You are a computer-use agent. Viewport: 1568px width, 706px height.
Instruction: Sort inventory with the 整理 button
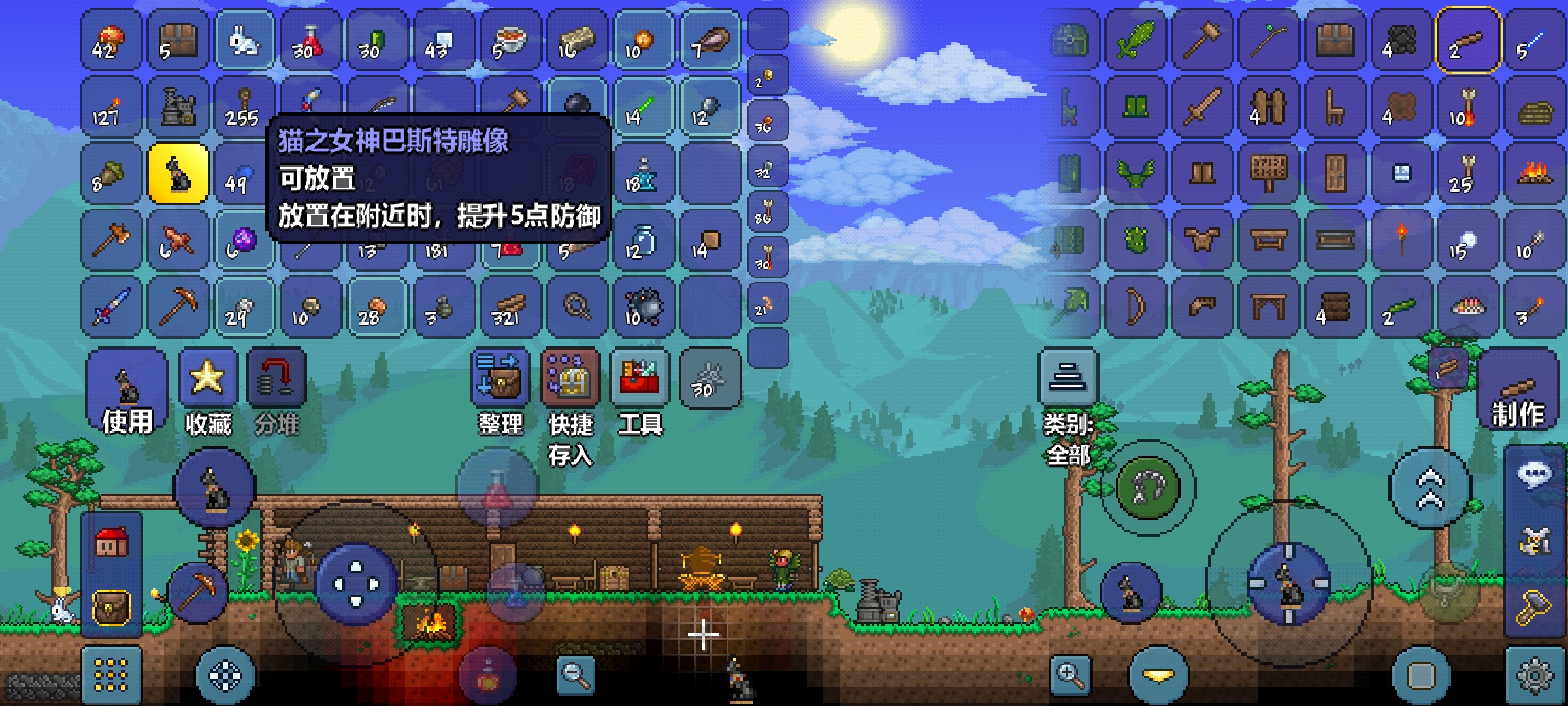pos(500,392)
